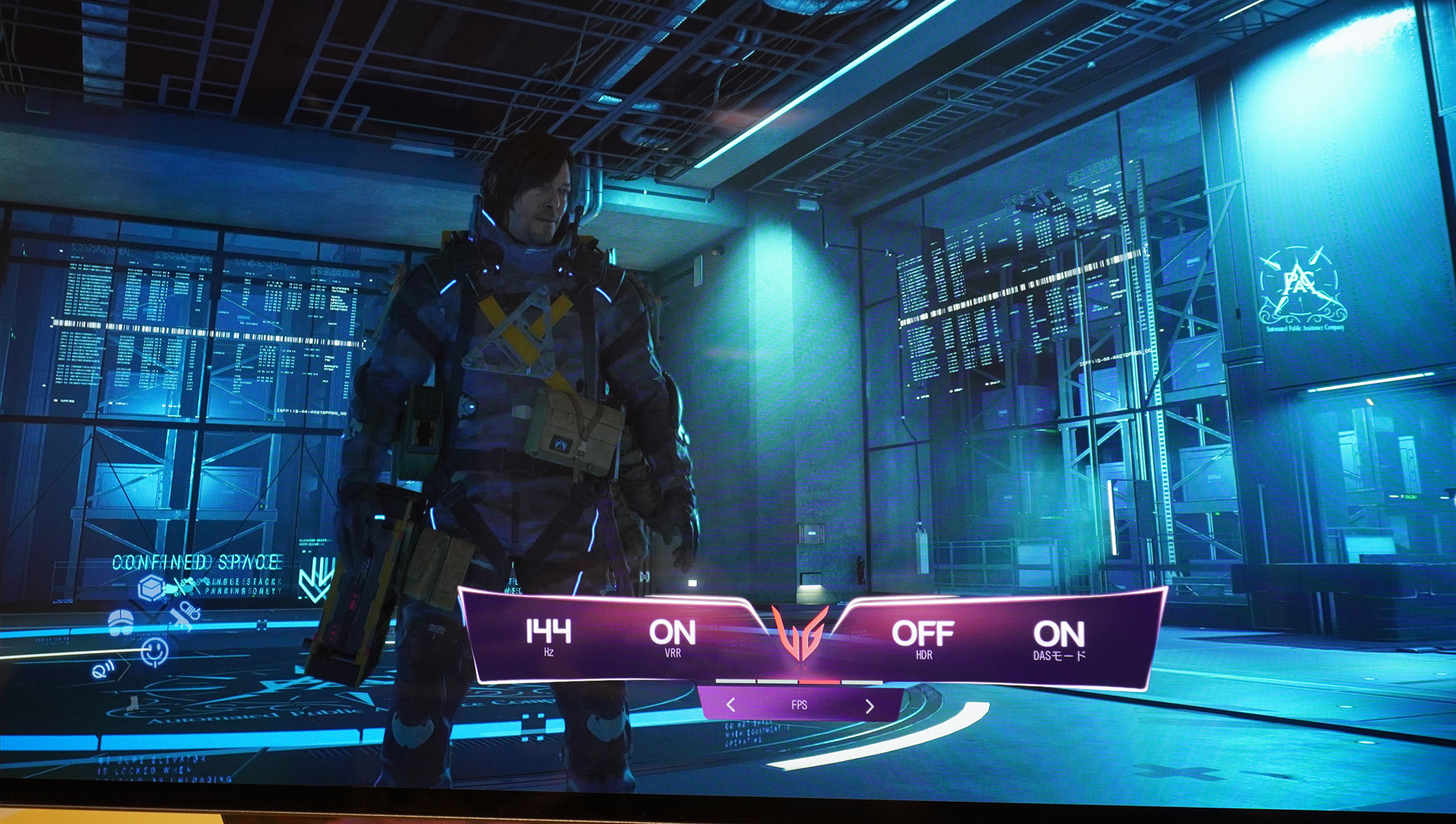Viewport: 1456px width, 824px height.
Task: Select the first gray page segment above FPS
Action: point(735,681)
